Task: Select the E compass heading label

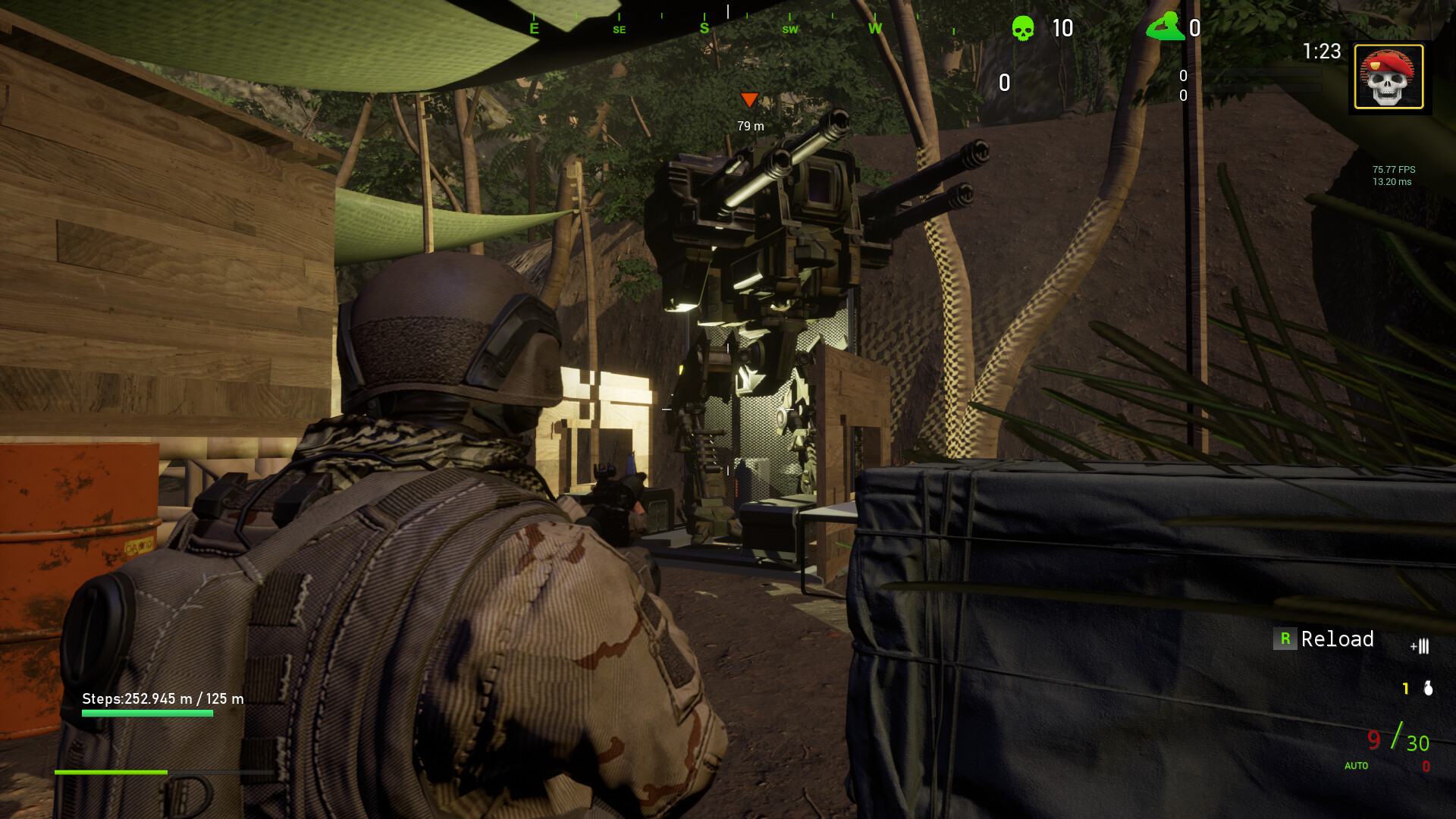Action: [x=533, y=29]
